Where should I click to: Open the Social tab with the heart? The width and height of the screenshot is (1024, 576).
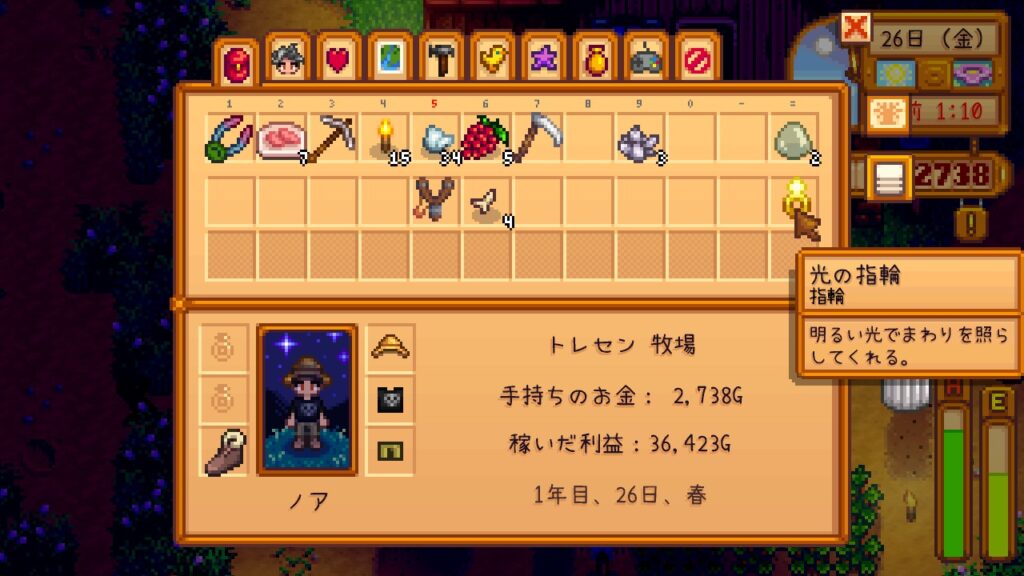339,61
